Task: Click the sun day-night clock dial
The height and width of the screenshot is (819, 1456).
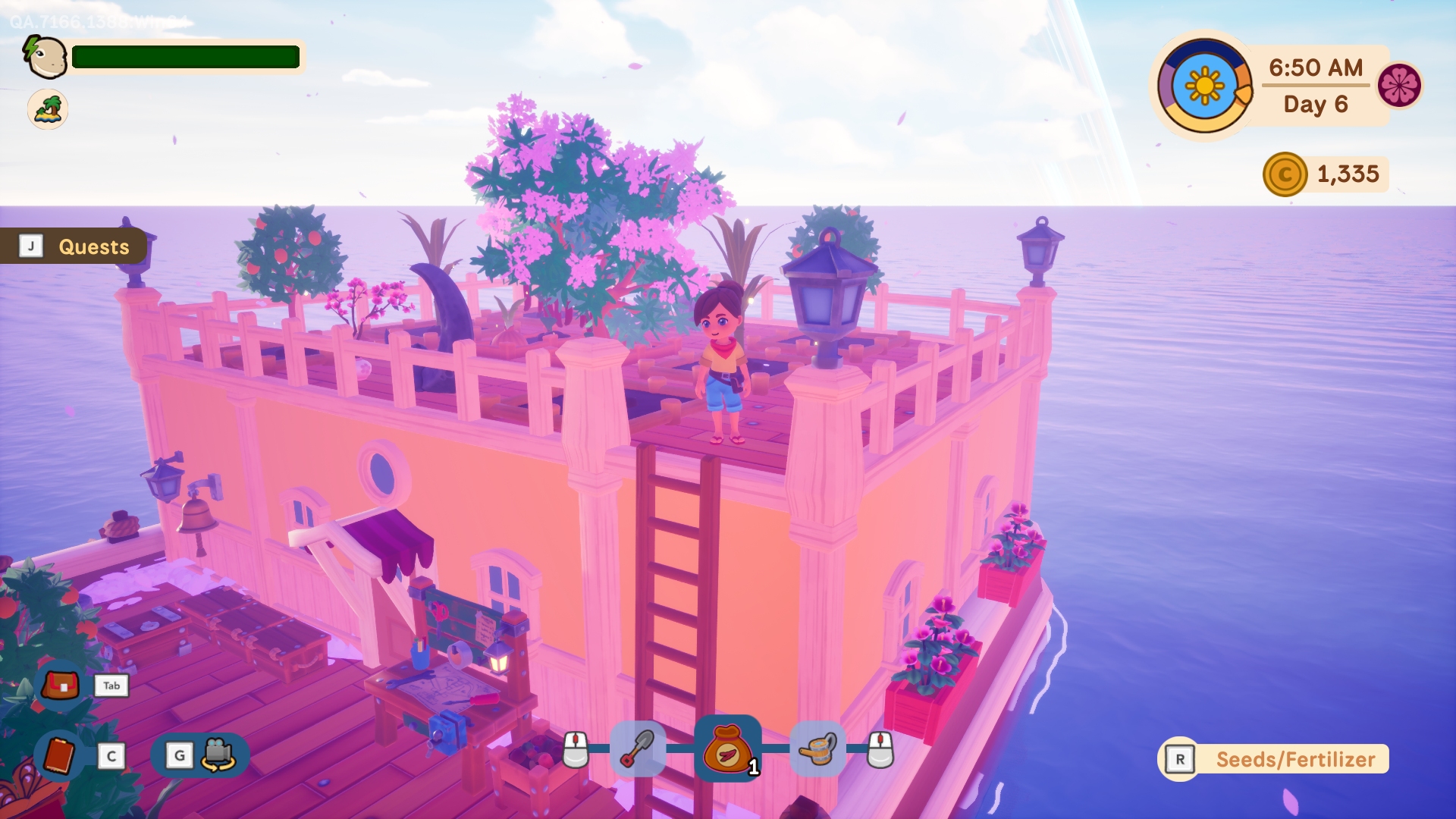Action: [x=1204, y=86]
